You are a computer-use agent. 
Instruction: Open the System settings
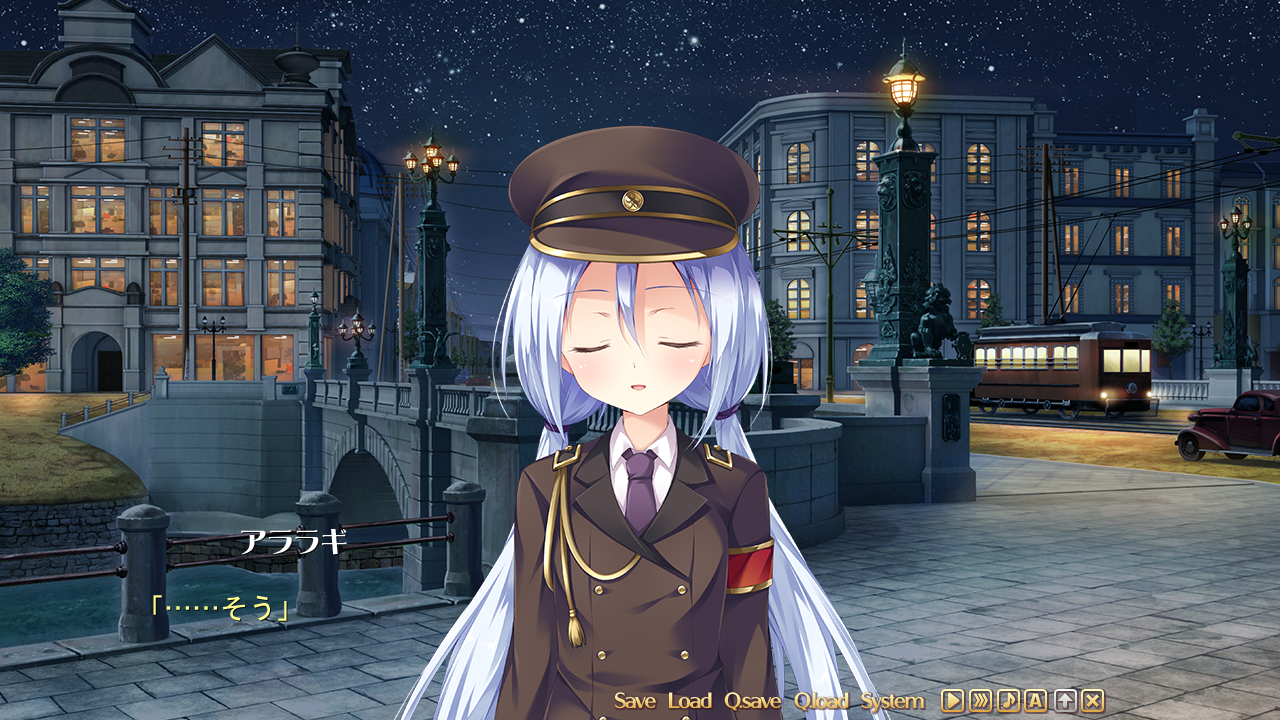(892, 701)
